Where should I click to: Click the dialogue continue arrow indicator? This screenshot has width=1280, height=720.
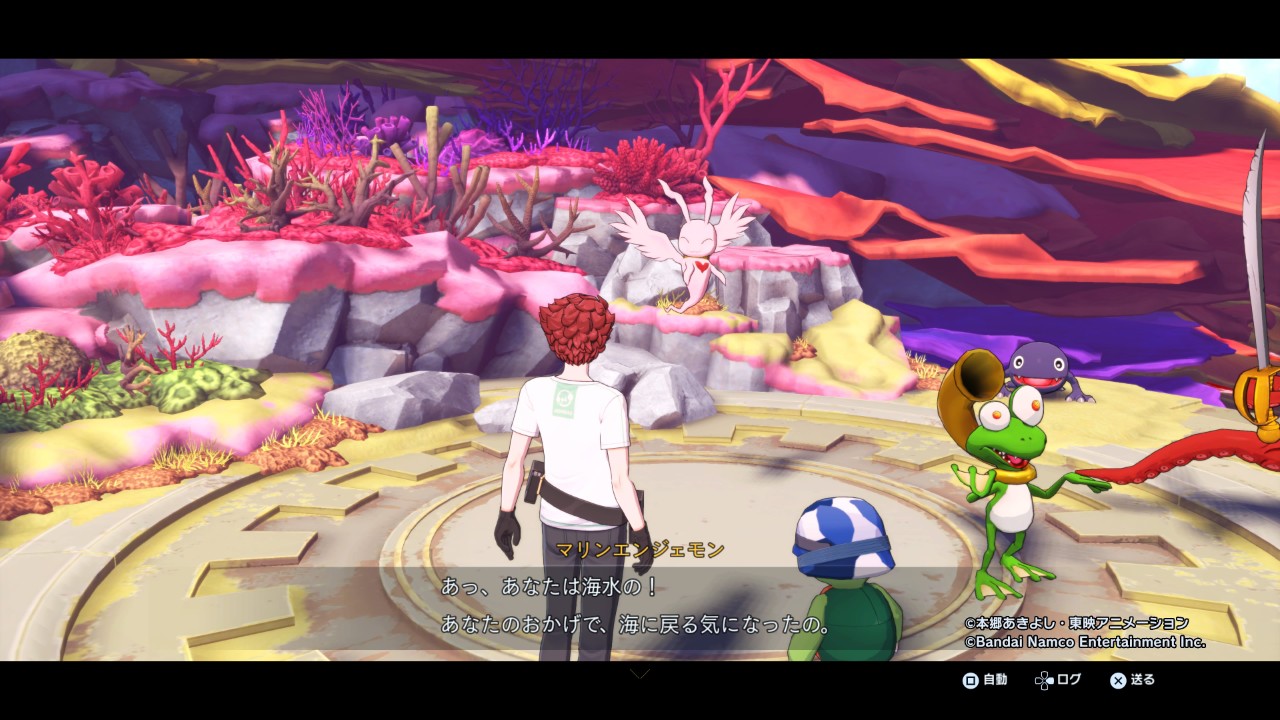[x=640, y=673]
